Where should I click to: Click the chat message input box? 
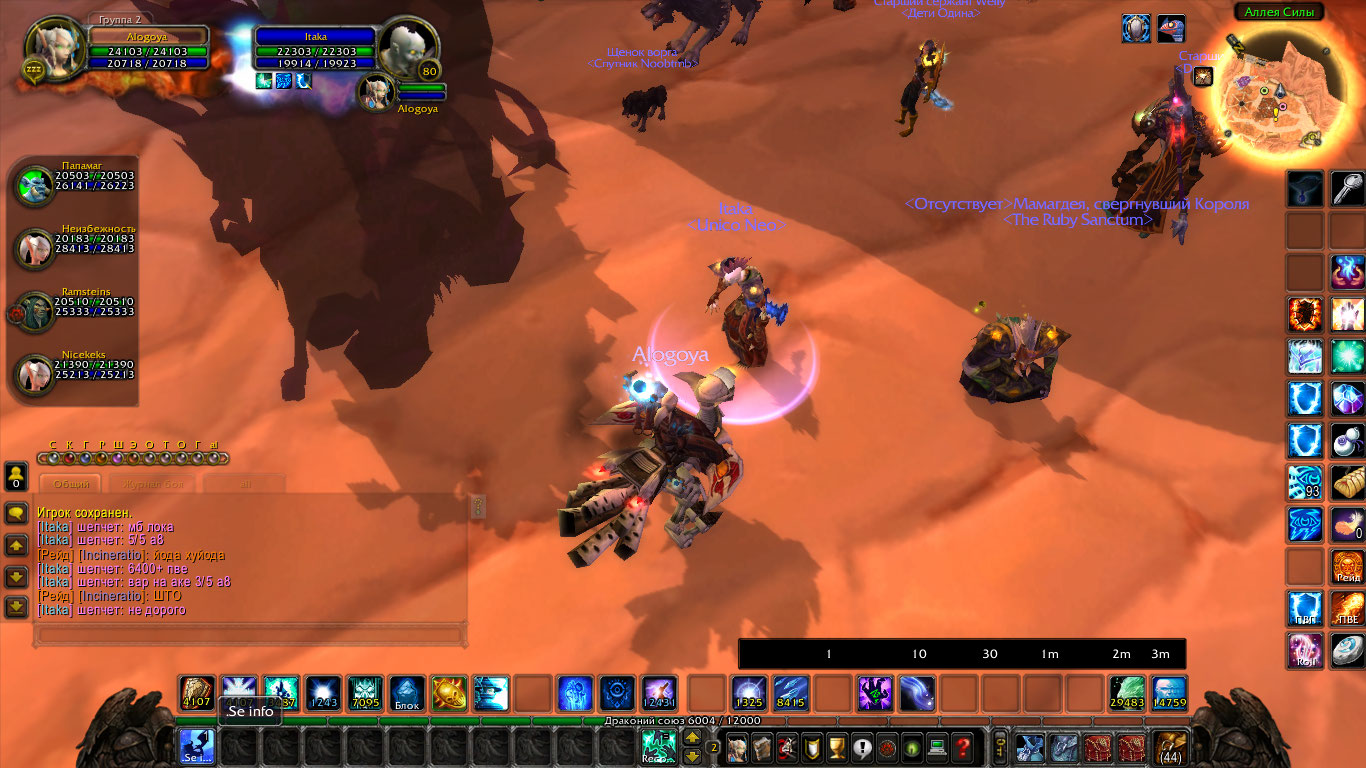[249, 635]
